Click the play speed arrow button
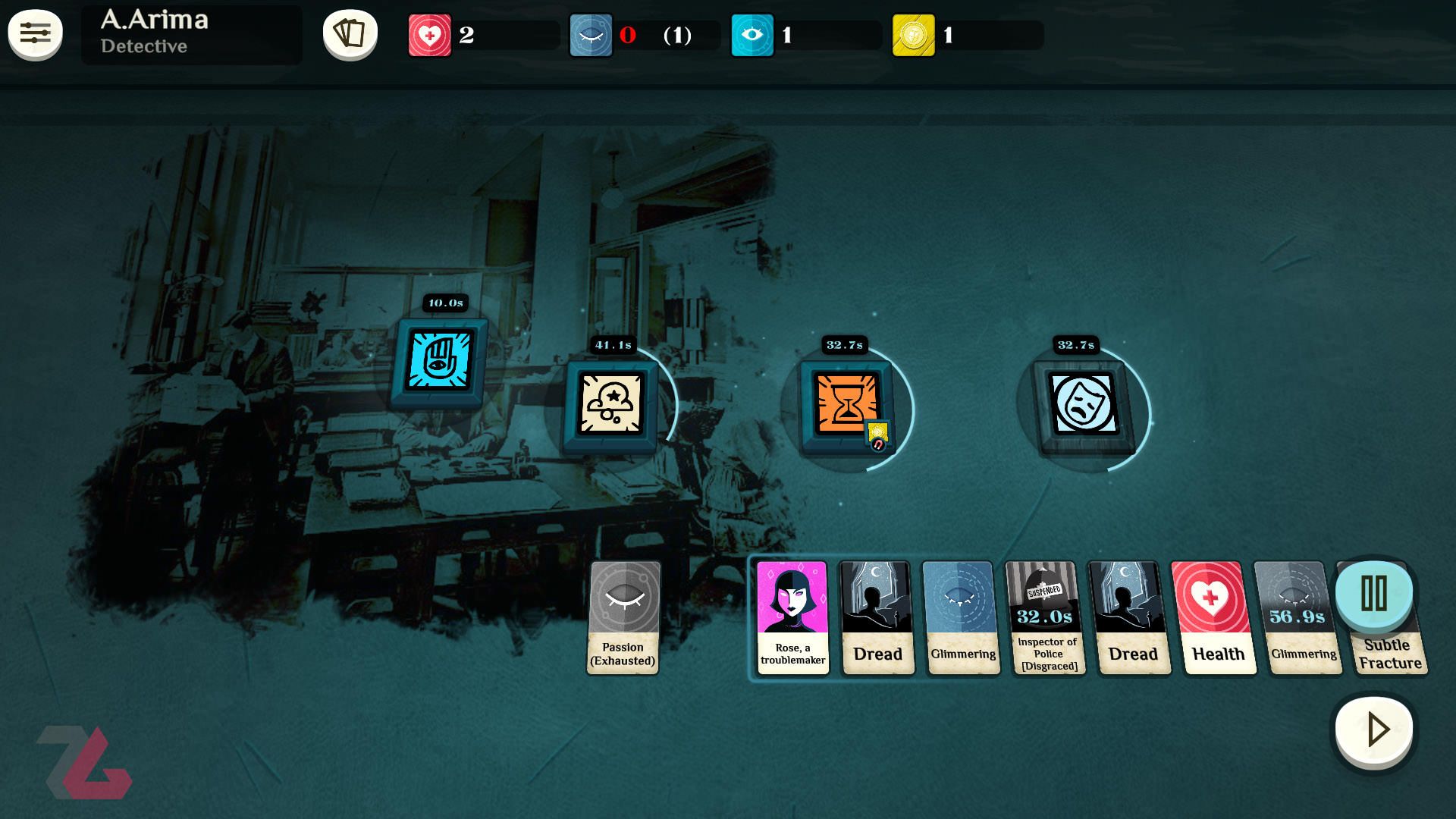The height and width of the screenshot is (819, 1456). 1374,730
